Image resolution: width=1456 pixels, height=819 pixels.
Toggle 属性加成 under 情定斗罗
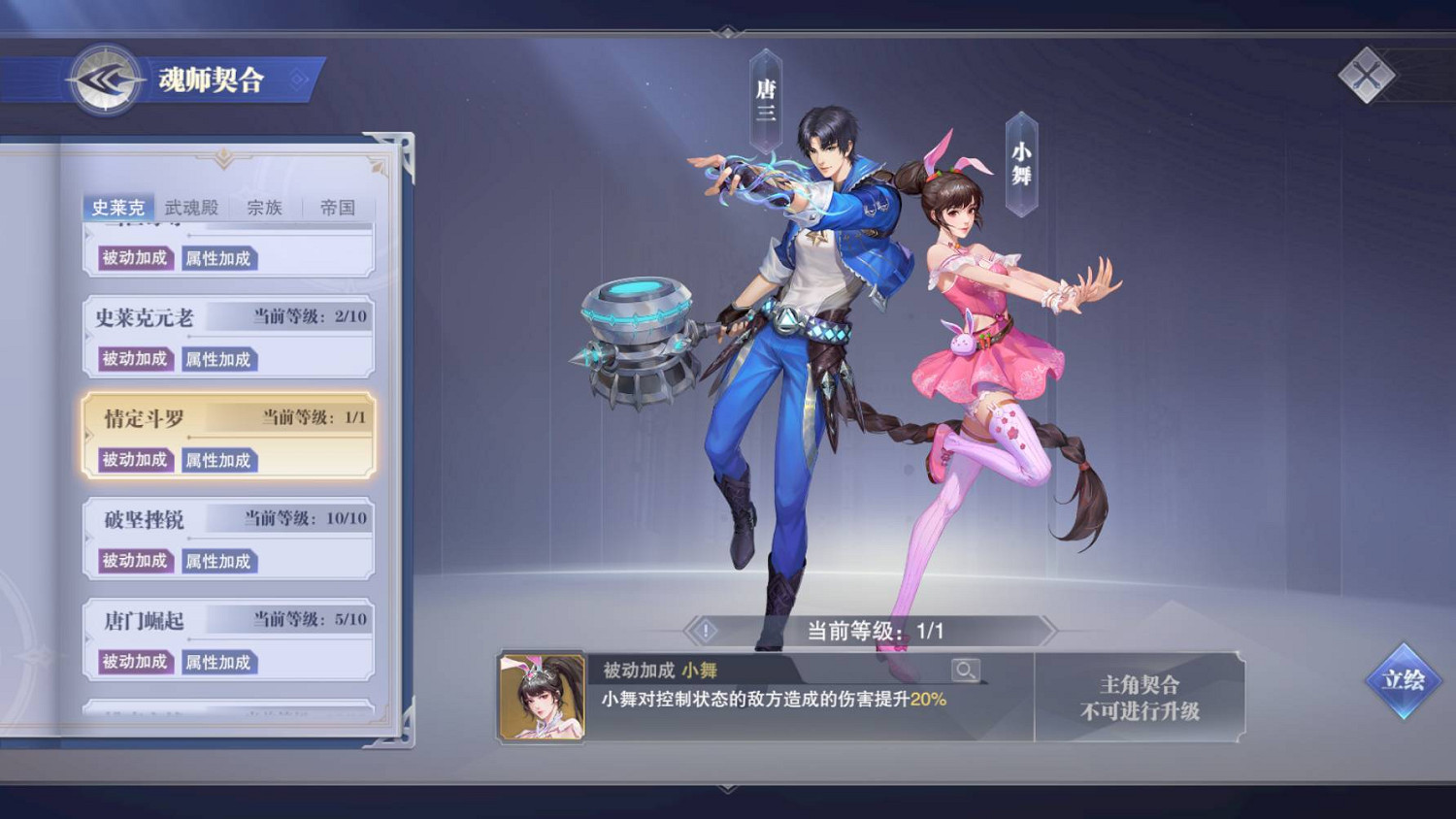tap(219, 460)
